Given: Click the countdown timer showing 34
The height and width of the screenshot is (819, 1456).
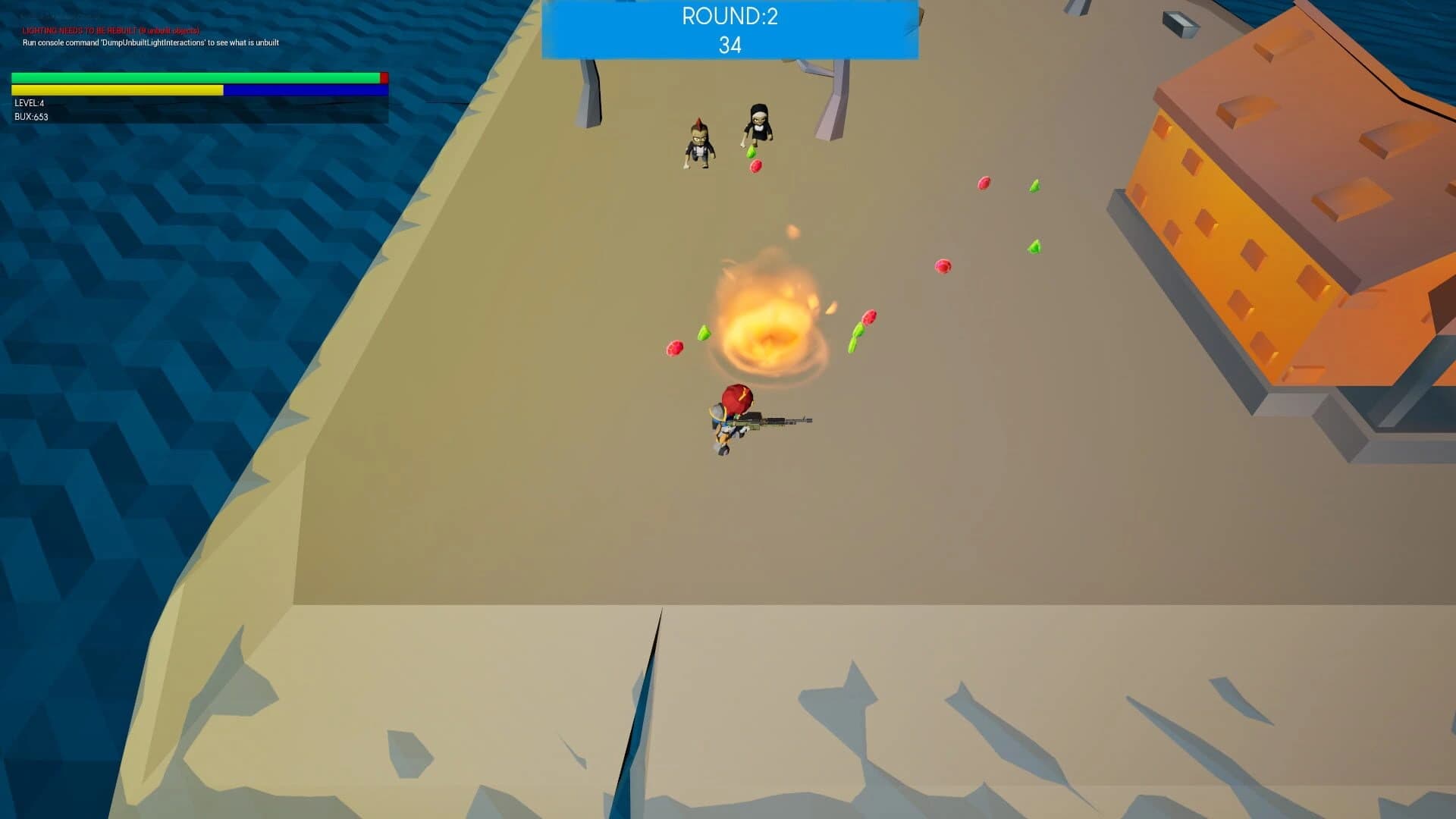Looking at the screenshot, I should (x=728, y=44).
